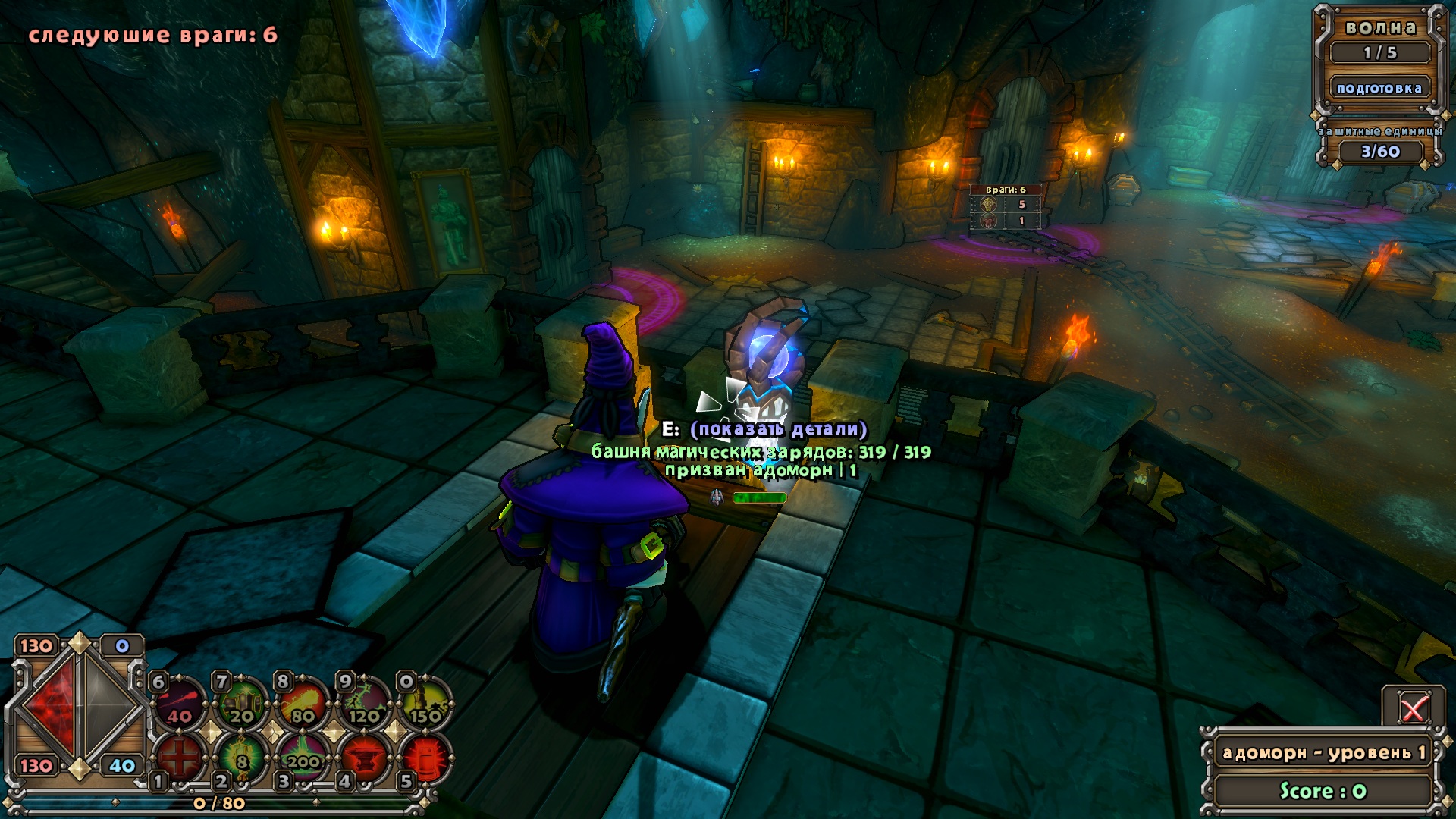Open the enemy count list by the door
This screenshot has width=1456, height=819.
coord(1006,207)
